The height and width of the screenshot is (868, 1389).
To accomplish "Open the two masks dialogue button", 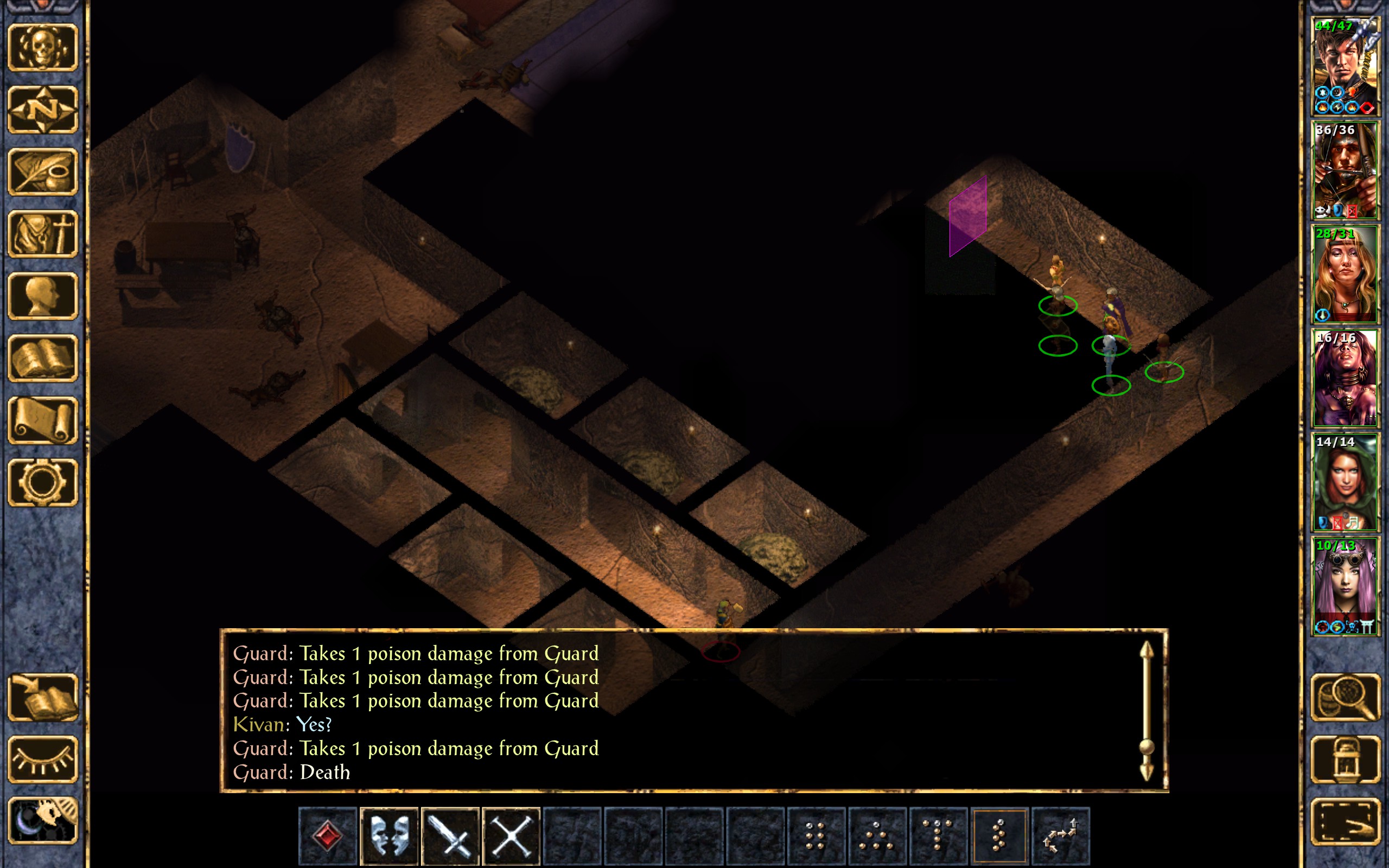I will pyautogui.click(x=389, y=835).
